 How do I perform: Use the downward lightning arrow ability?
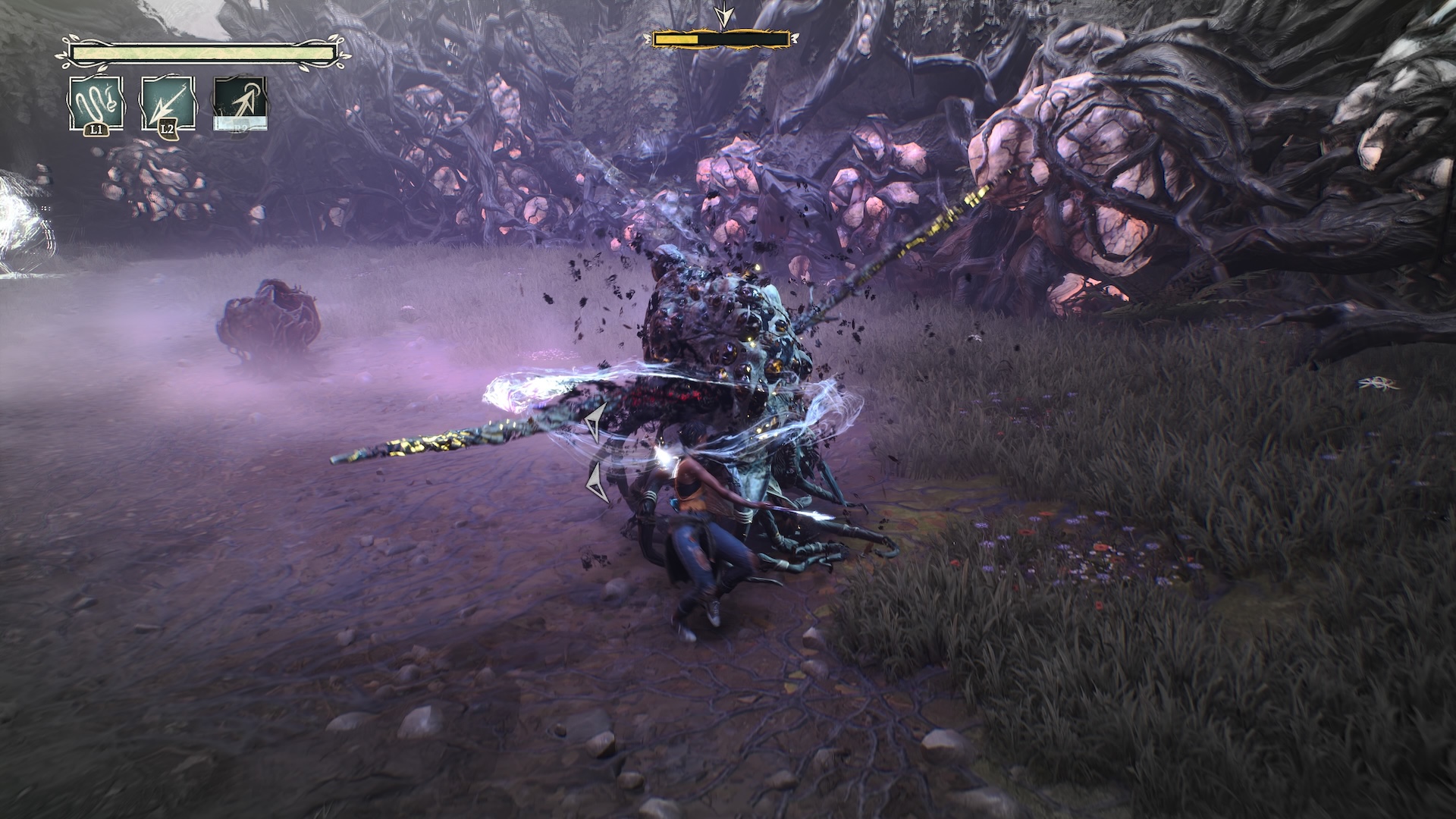click(x=168, y=104)
